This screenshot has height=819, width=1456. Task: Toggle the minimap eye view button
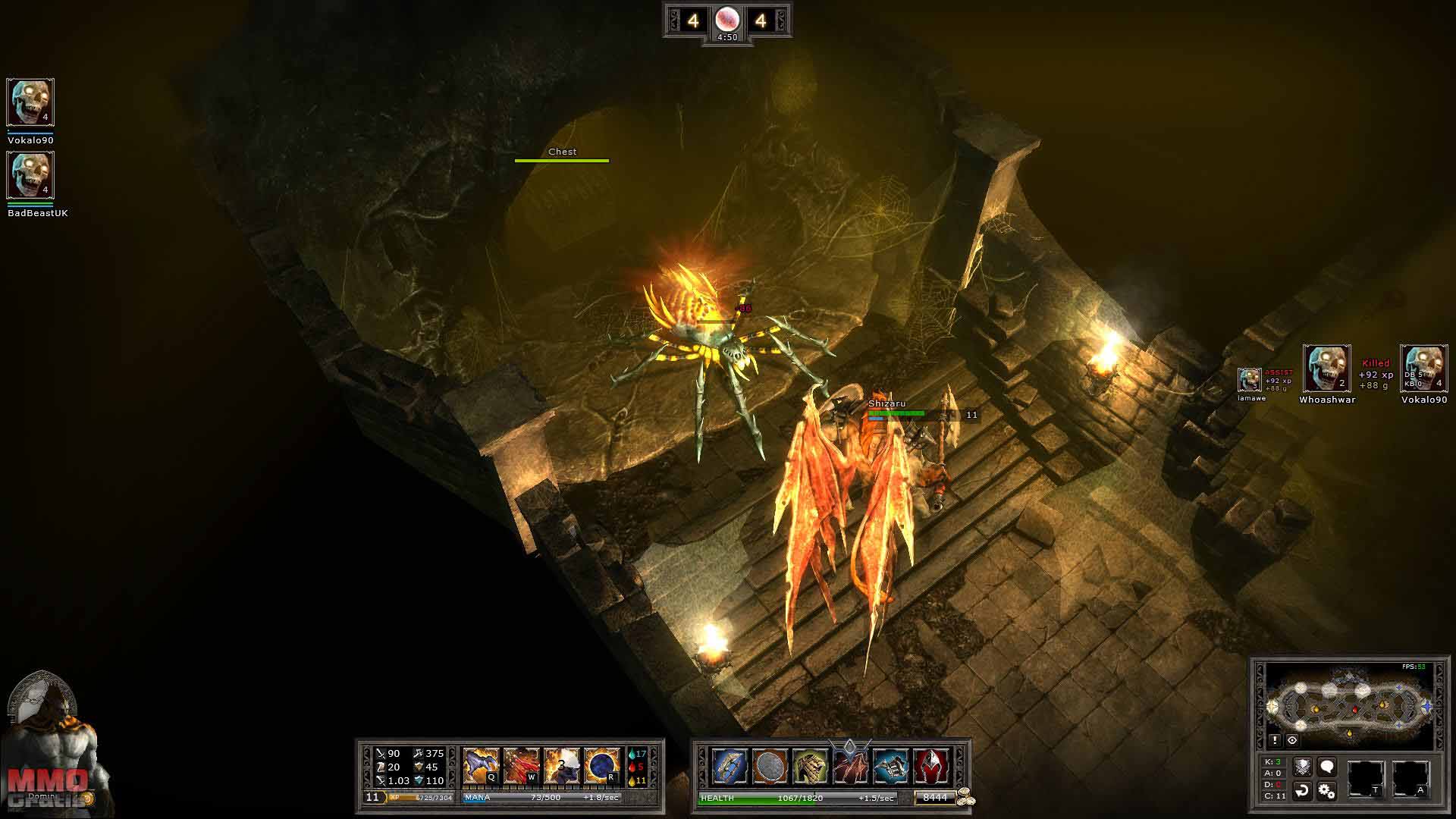click(x=1292, y=740)
